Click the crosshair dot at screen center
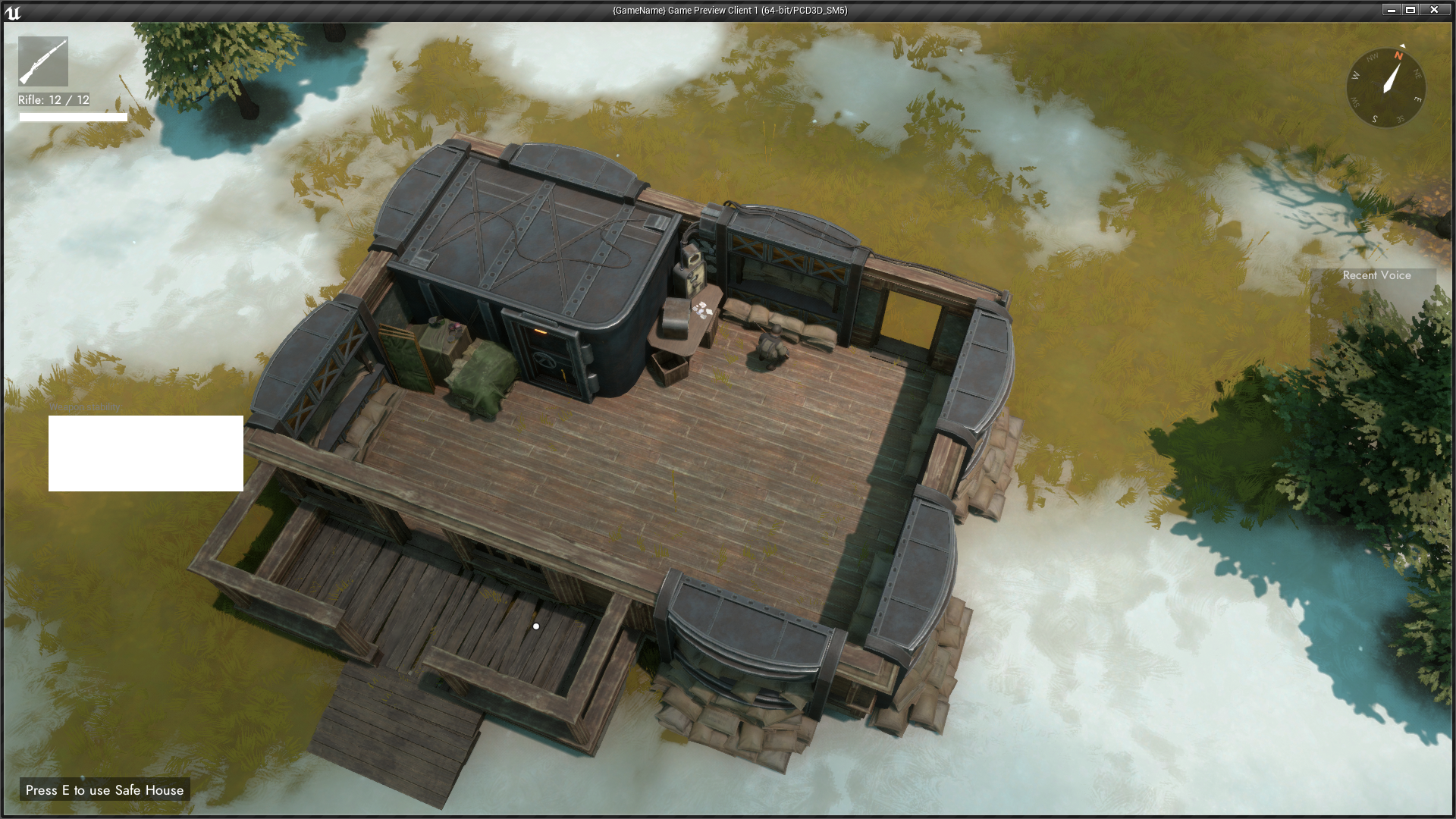This screenshot has width=1456, height=819. tap(538, 626)
